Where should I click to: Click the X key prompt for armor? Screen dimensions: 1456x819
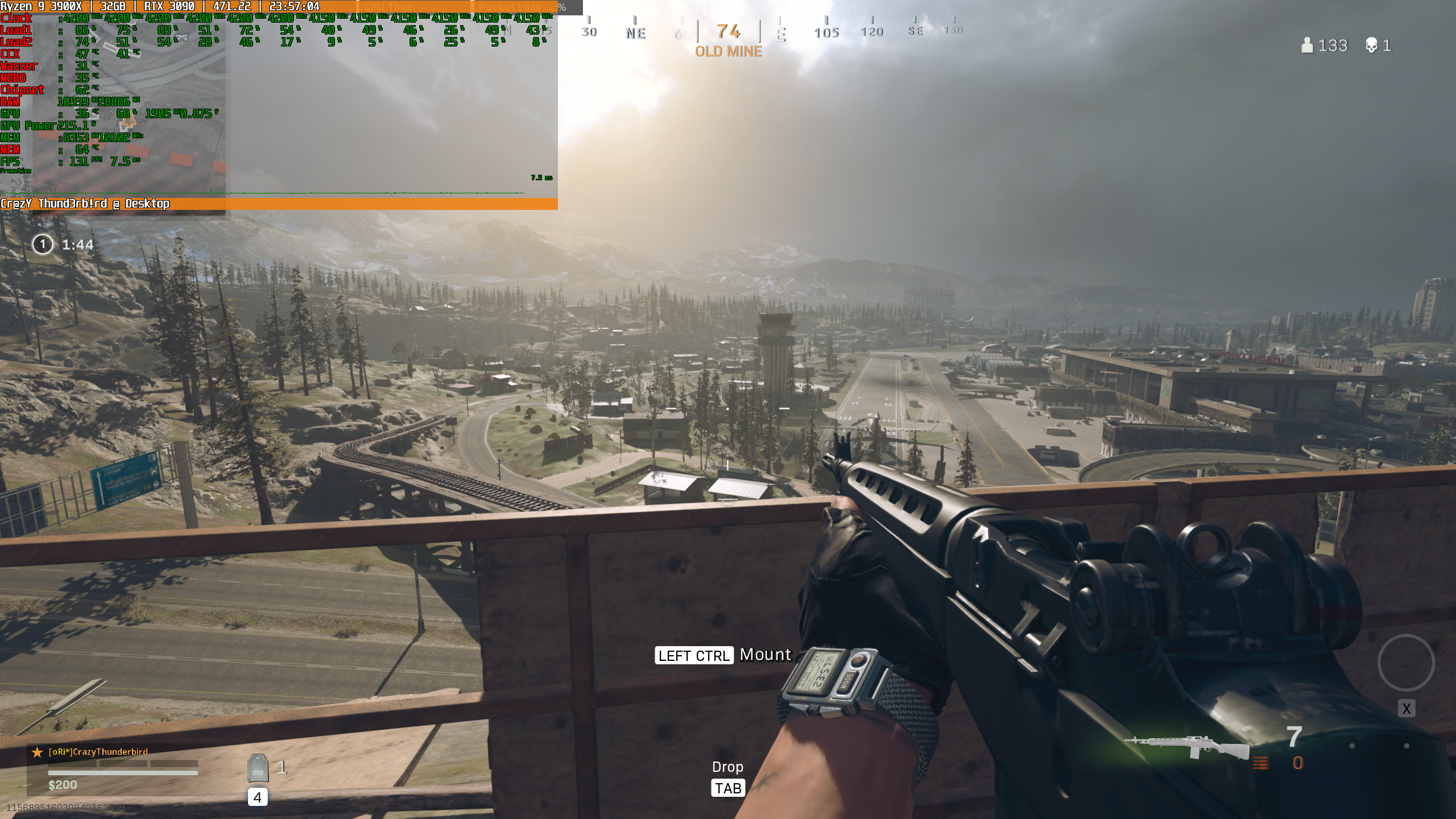click(1407, 708)
